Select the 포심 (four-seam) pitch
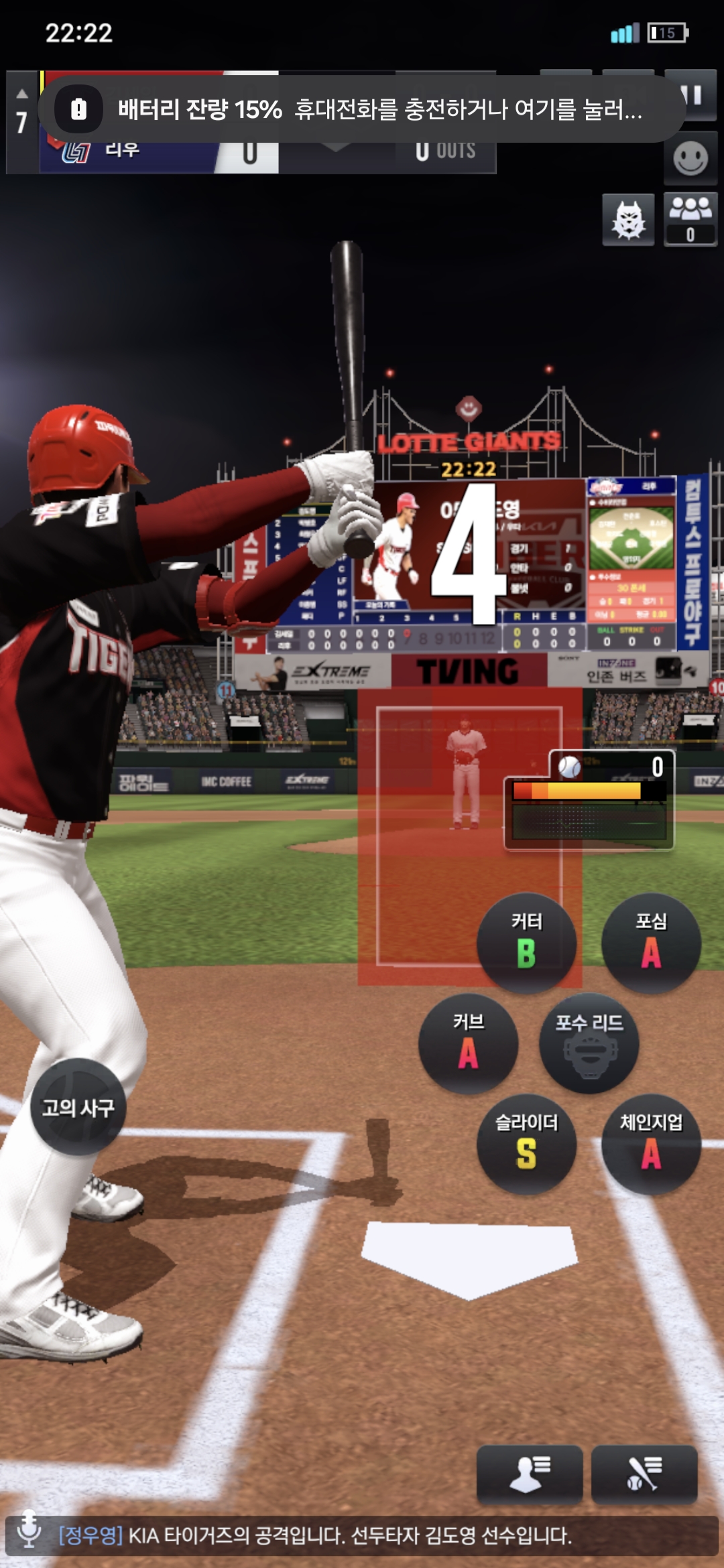This screenshot has height=1568, width=724. tap(651, 942)
